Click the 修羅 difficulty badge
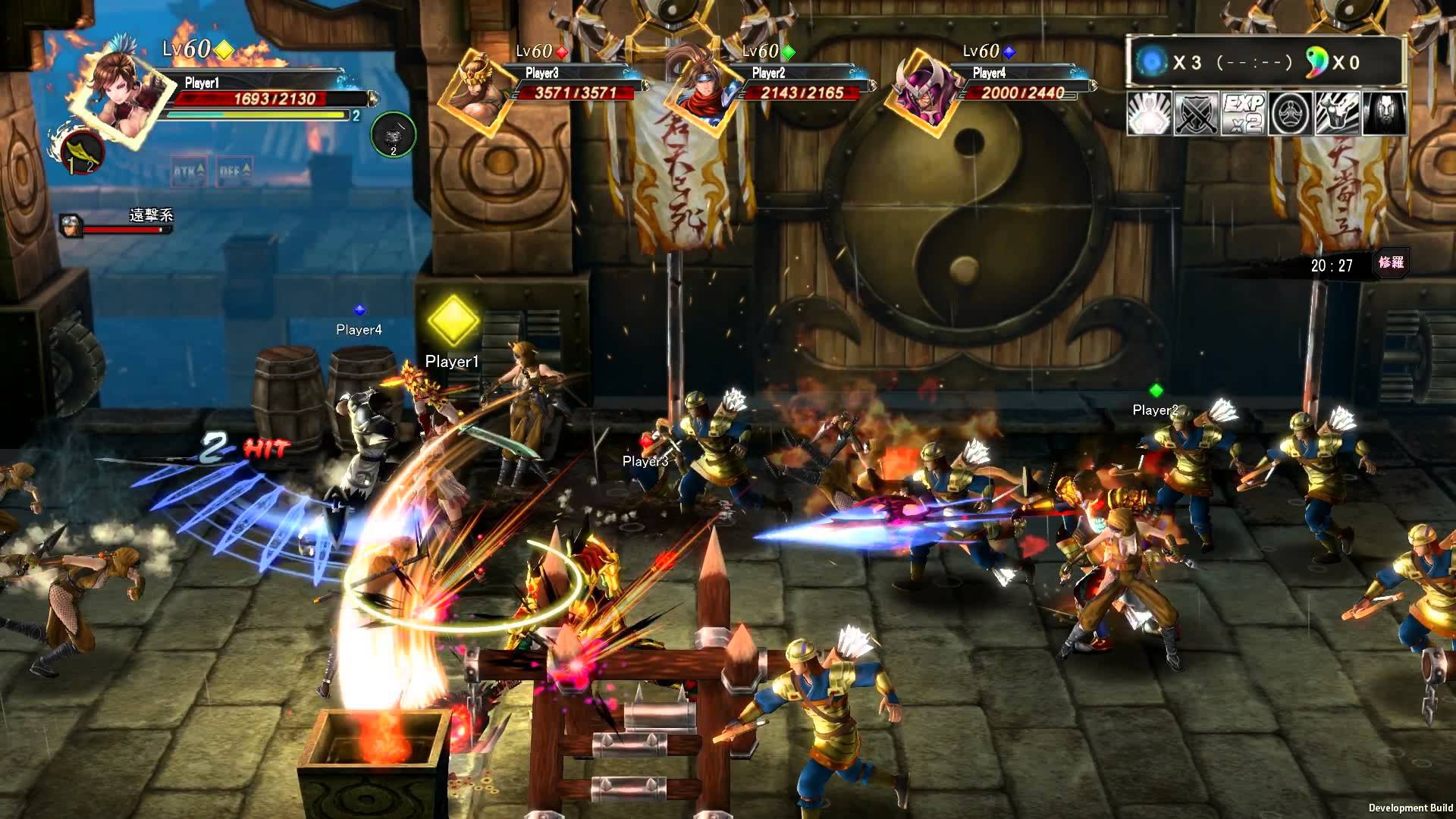This screenshot has width=1456, height=819. pos(1391,263)
